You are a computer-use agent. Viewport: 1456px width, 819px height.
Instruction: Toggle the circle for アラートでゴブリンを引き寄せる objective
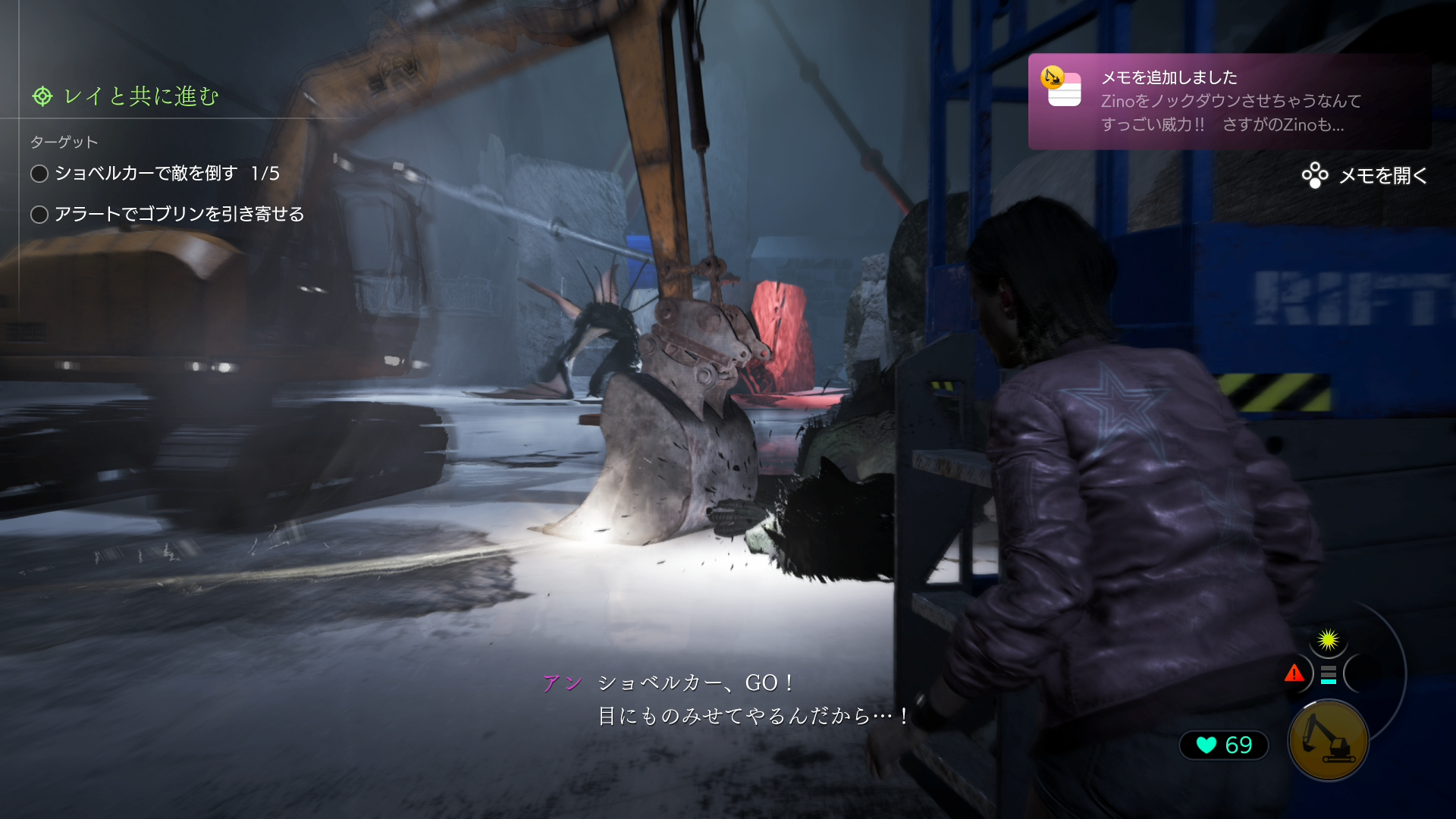click(x=39, y=215)
